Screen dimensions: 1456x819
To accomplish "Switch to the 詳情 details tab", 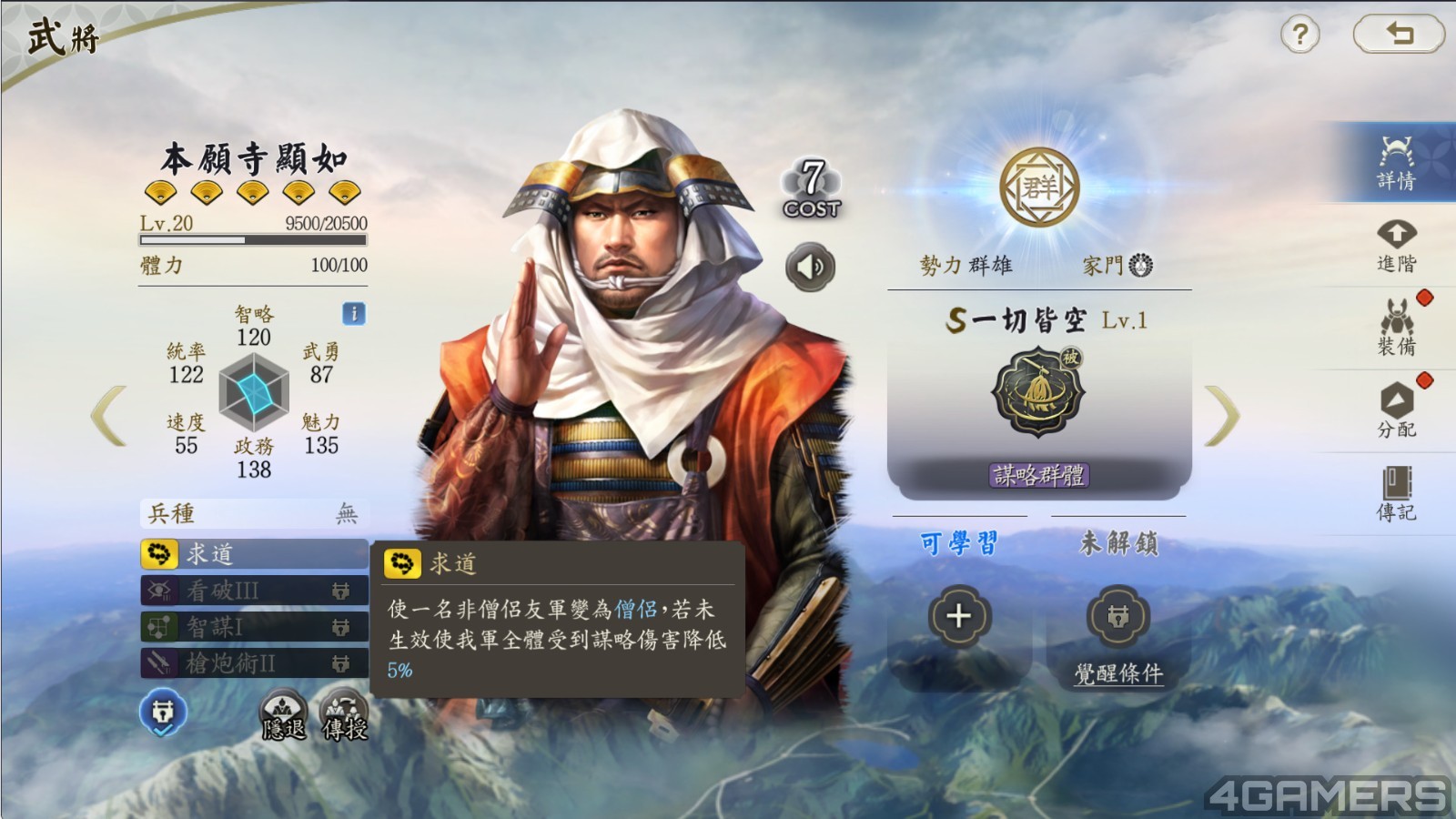I will point(1395,164).
